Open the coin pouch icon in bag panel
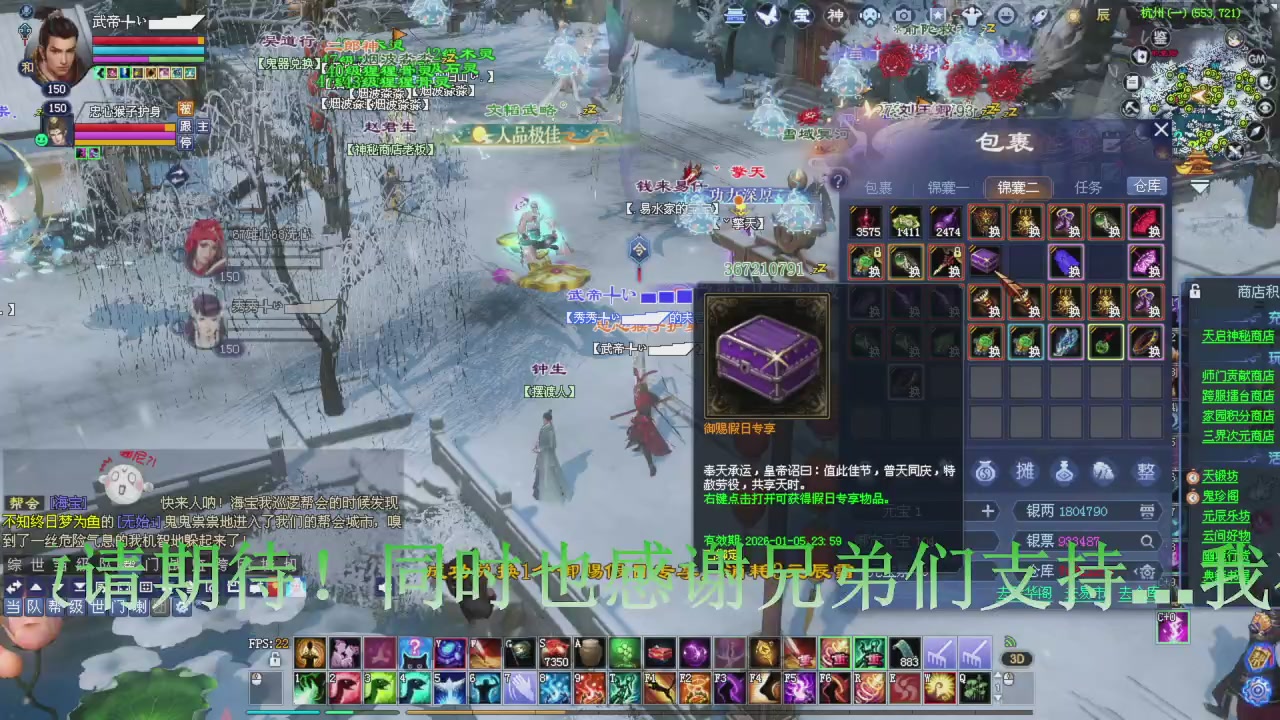The height and width of the screenshot is (720, 1280). point(985,472)
